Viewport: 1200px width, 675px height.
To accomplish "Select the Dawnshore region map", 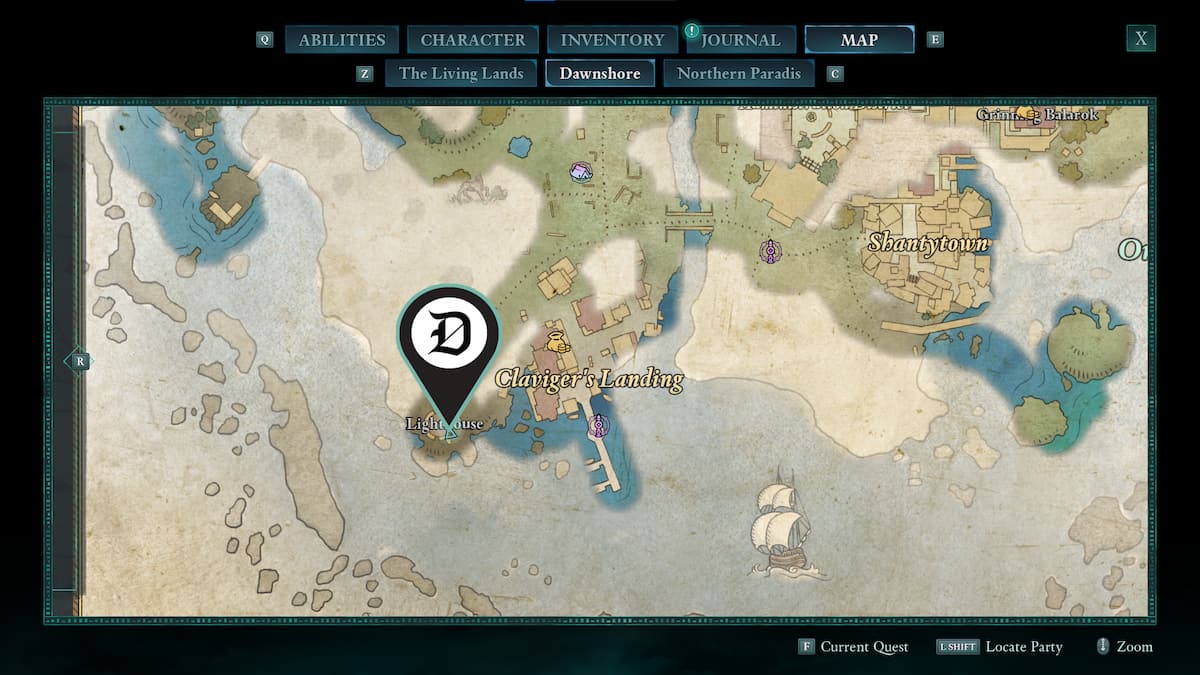I will coord(600,73).
